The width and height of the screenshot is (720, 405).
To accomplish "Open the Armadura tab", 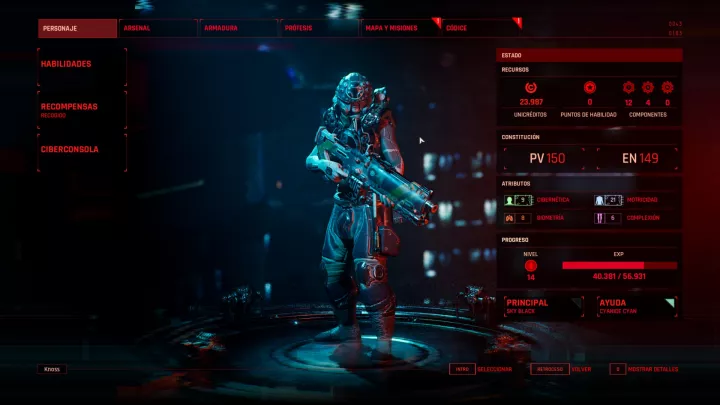I will click(238, 28).
